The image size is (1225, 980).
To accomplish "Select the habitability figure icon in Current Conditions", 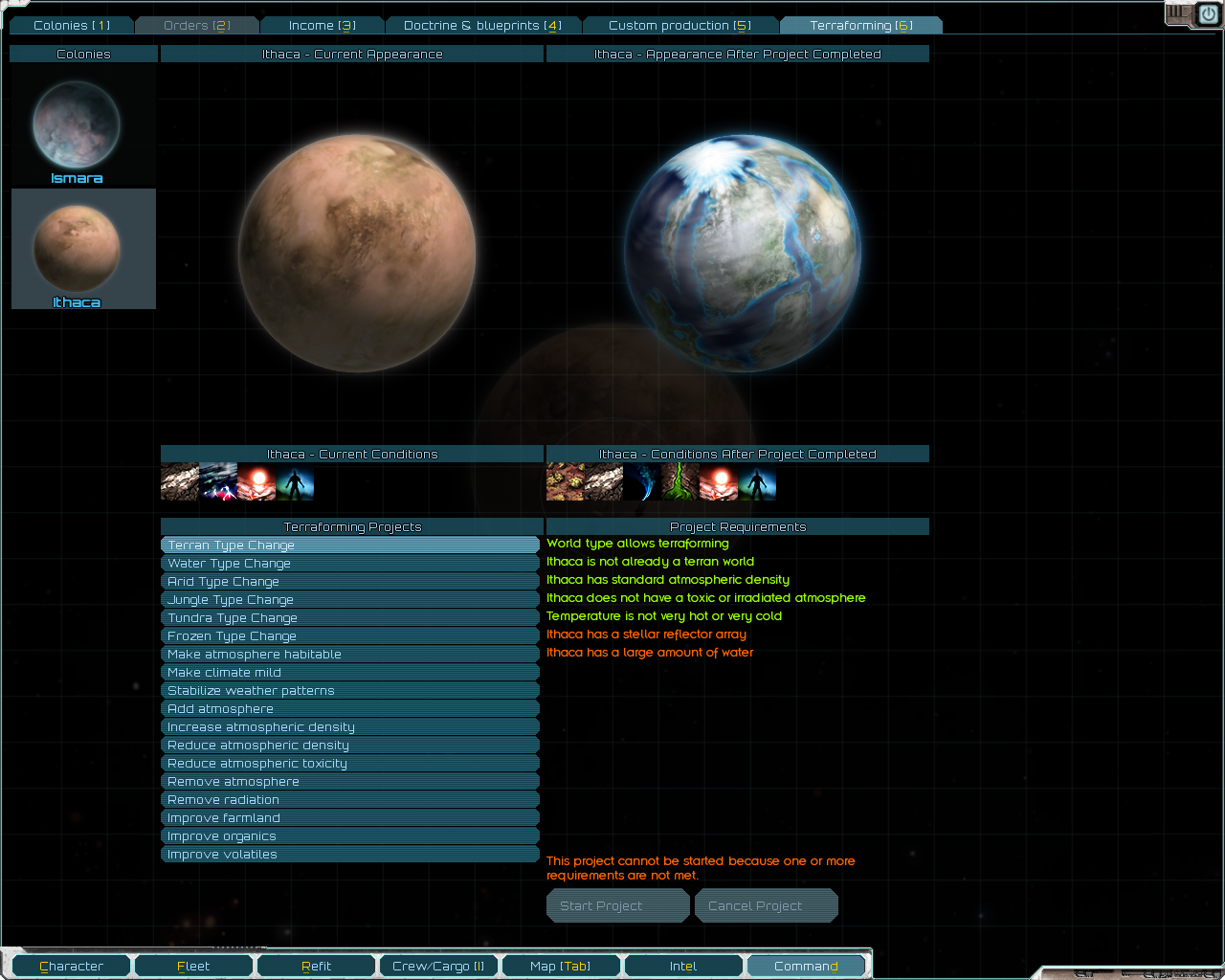I will click(295, 483).
